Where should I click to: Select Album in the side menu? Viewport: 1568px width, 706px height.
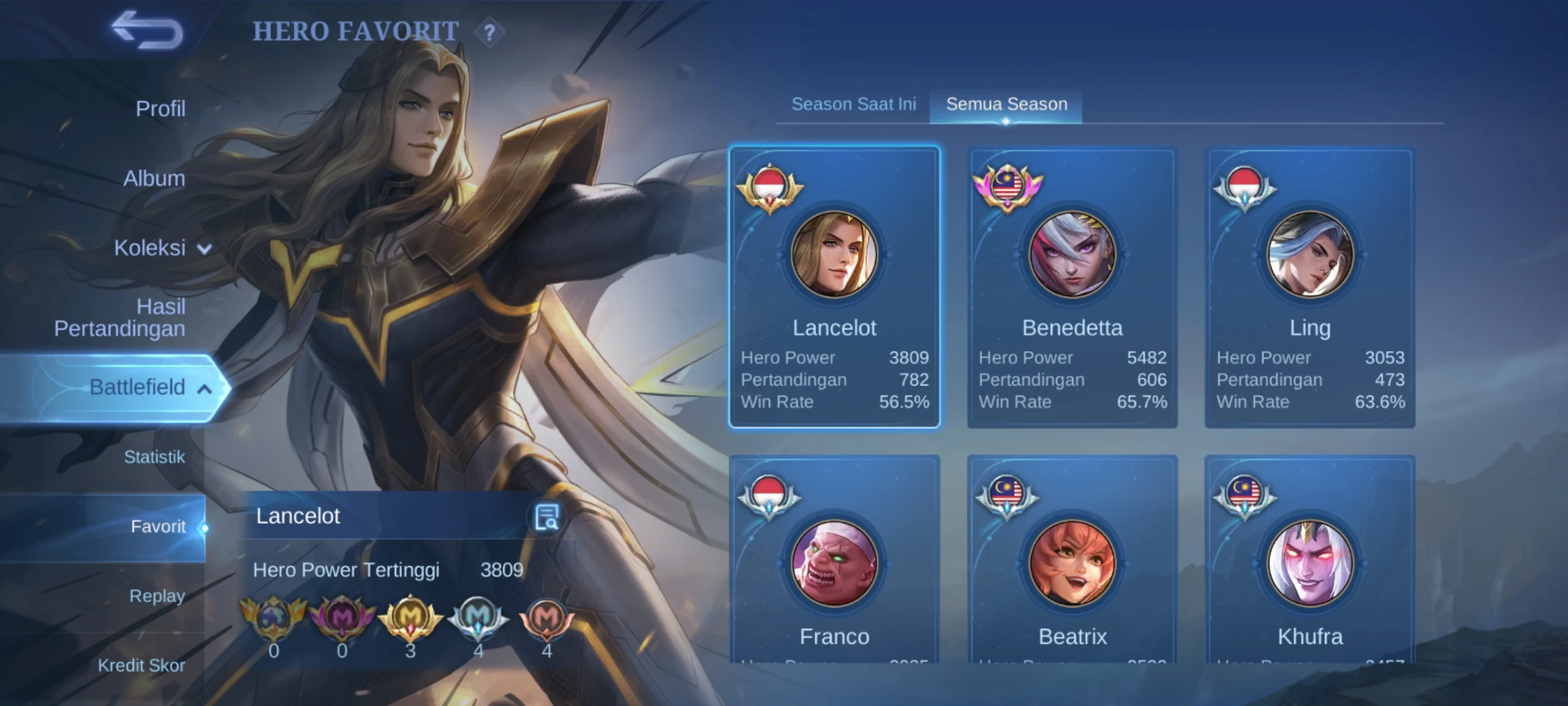point(154,178)
